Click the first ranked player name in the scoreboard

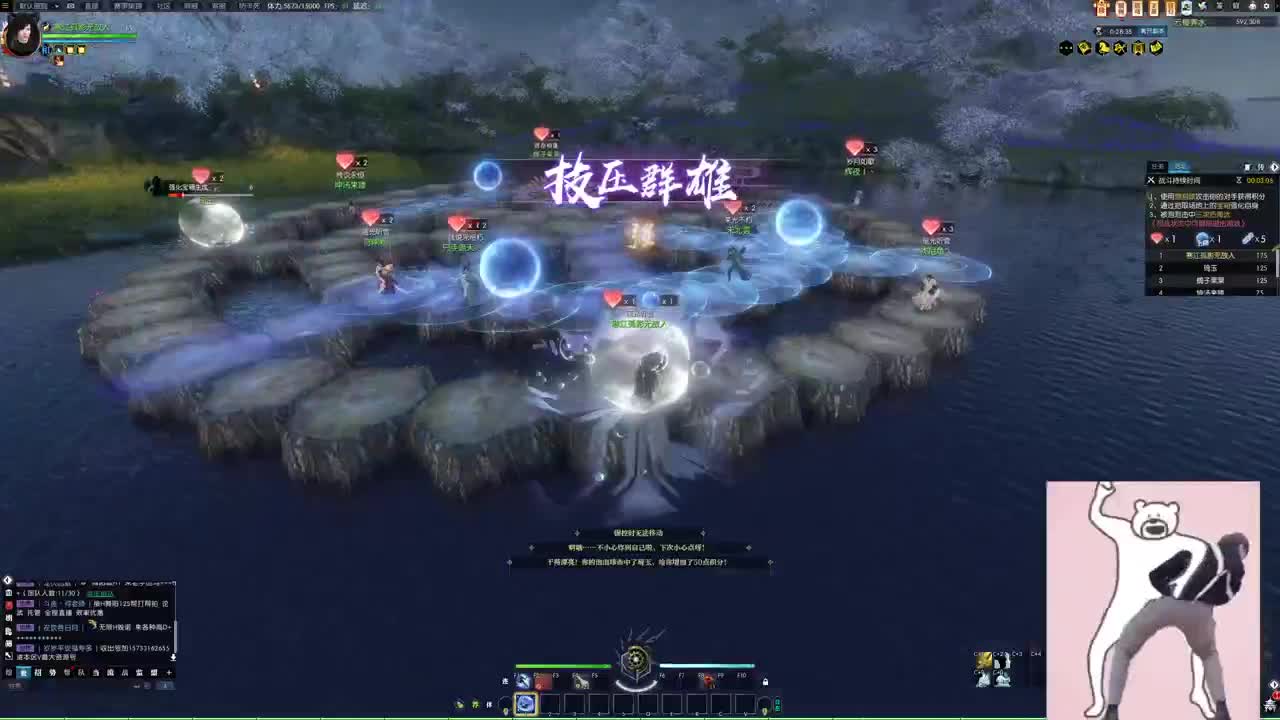pyautogui.click(x=1212, y=255)
